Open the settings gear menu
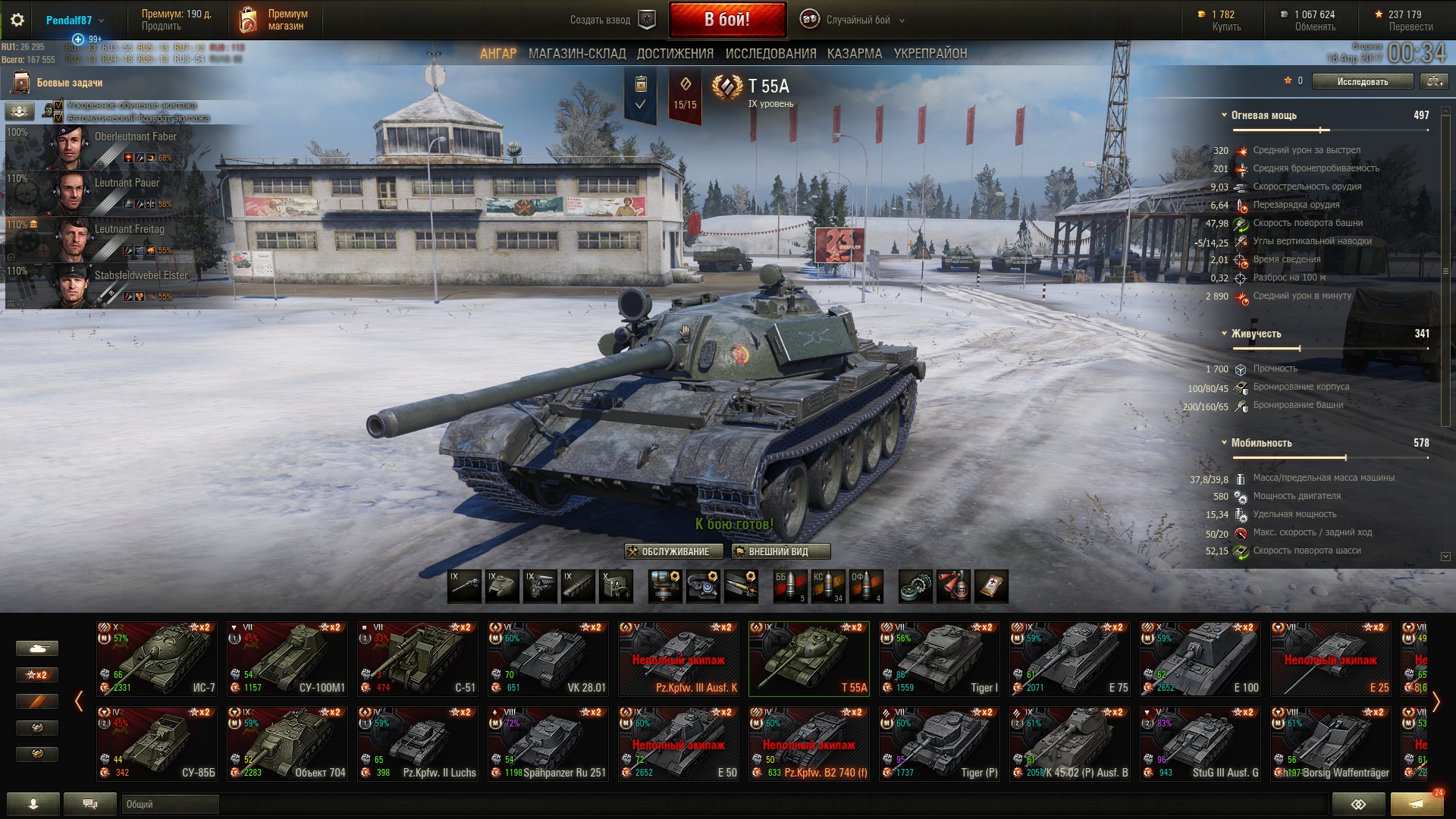This screenshot has height=819, width=1456. pyautogui.click(x=17, y=20)
